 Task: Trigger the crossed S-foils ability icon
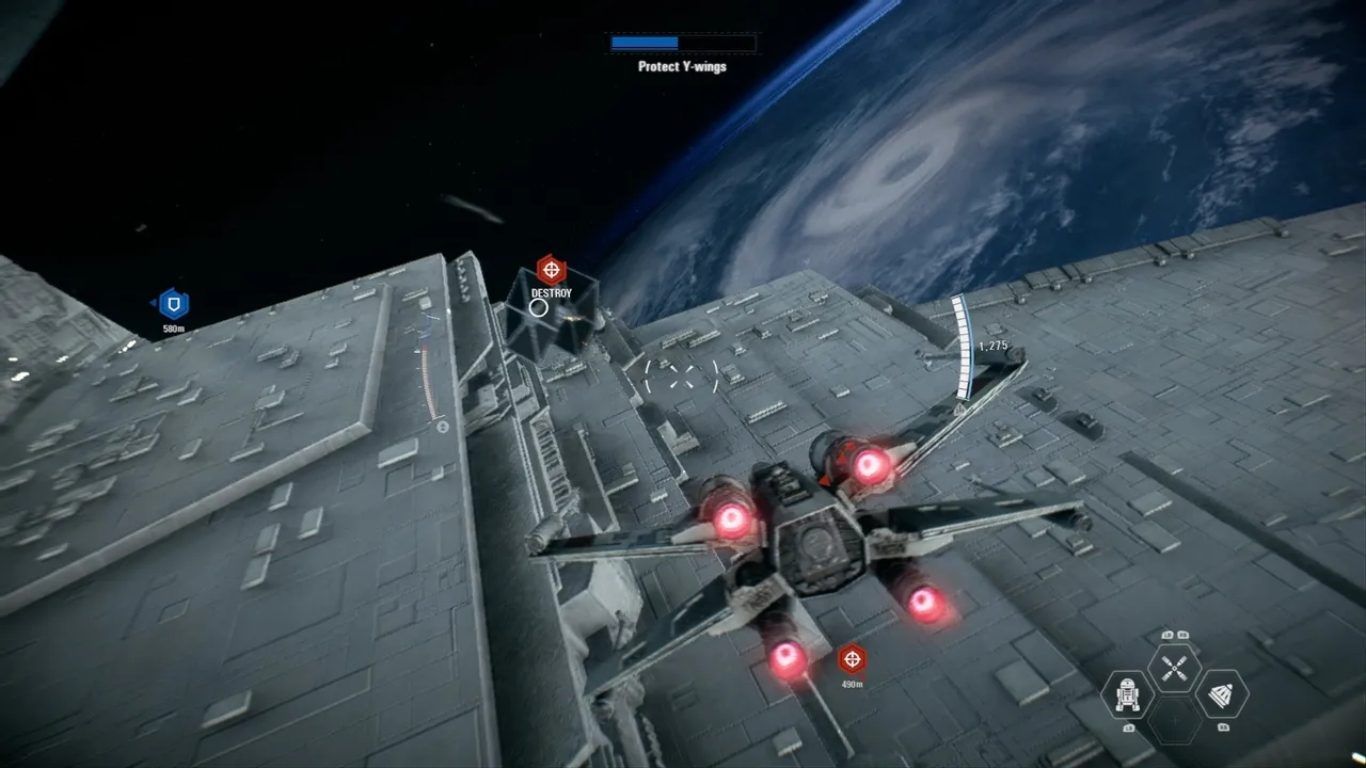pyautogui.click(x=1174, y=667)
